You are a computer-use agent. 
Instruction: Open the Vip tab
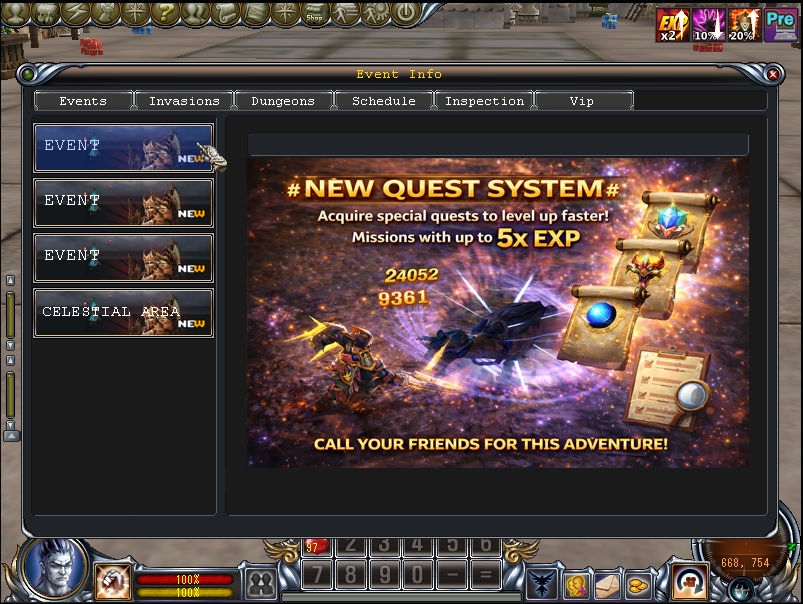582,101
